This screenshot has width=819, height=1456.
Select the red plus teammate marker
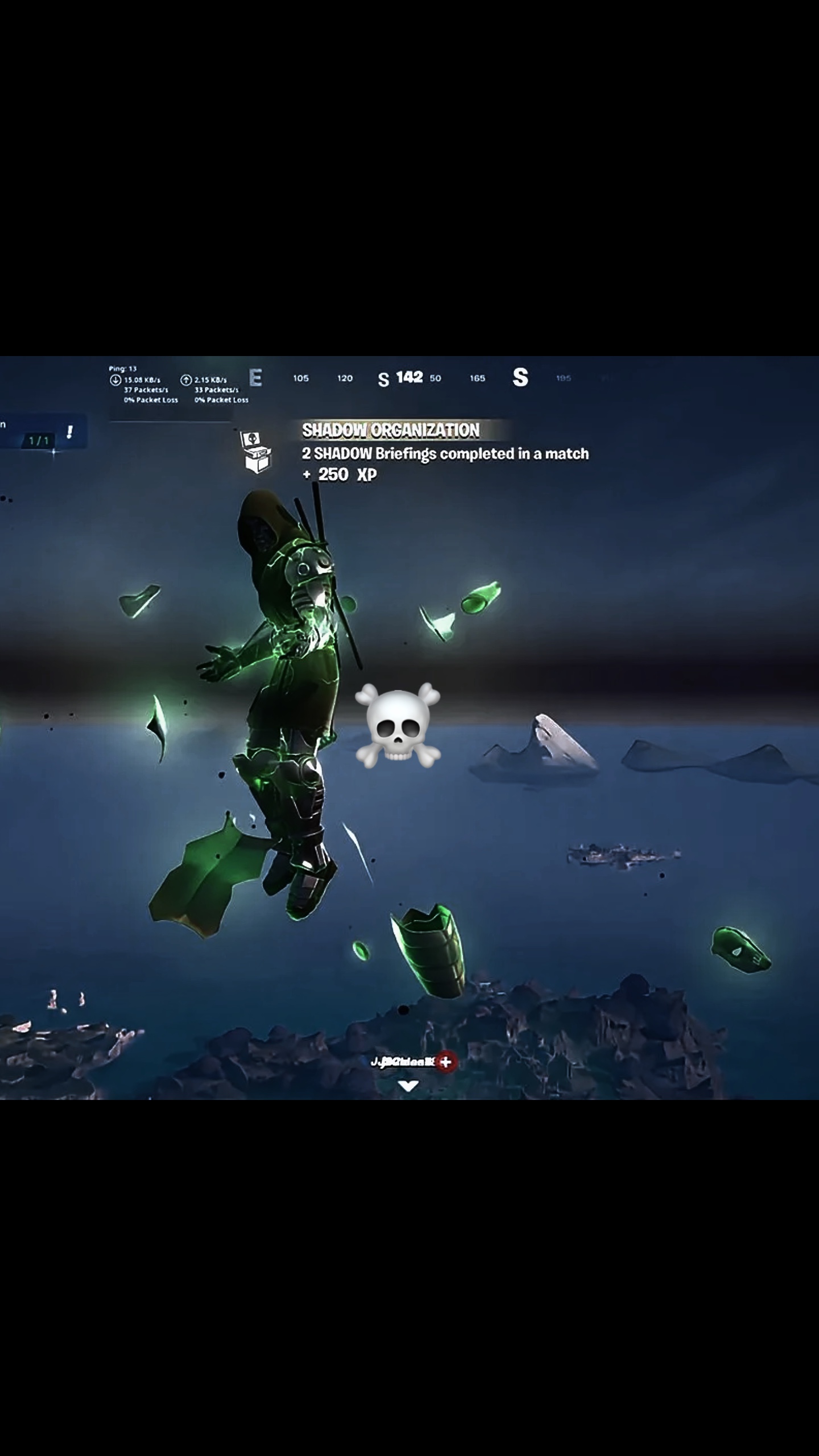446,1061
